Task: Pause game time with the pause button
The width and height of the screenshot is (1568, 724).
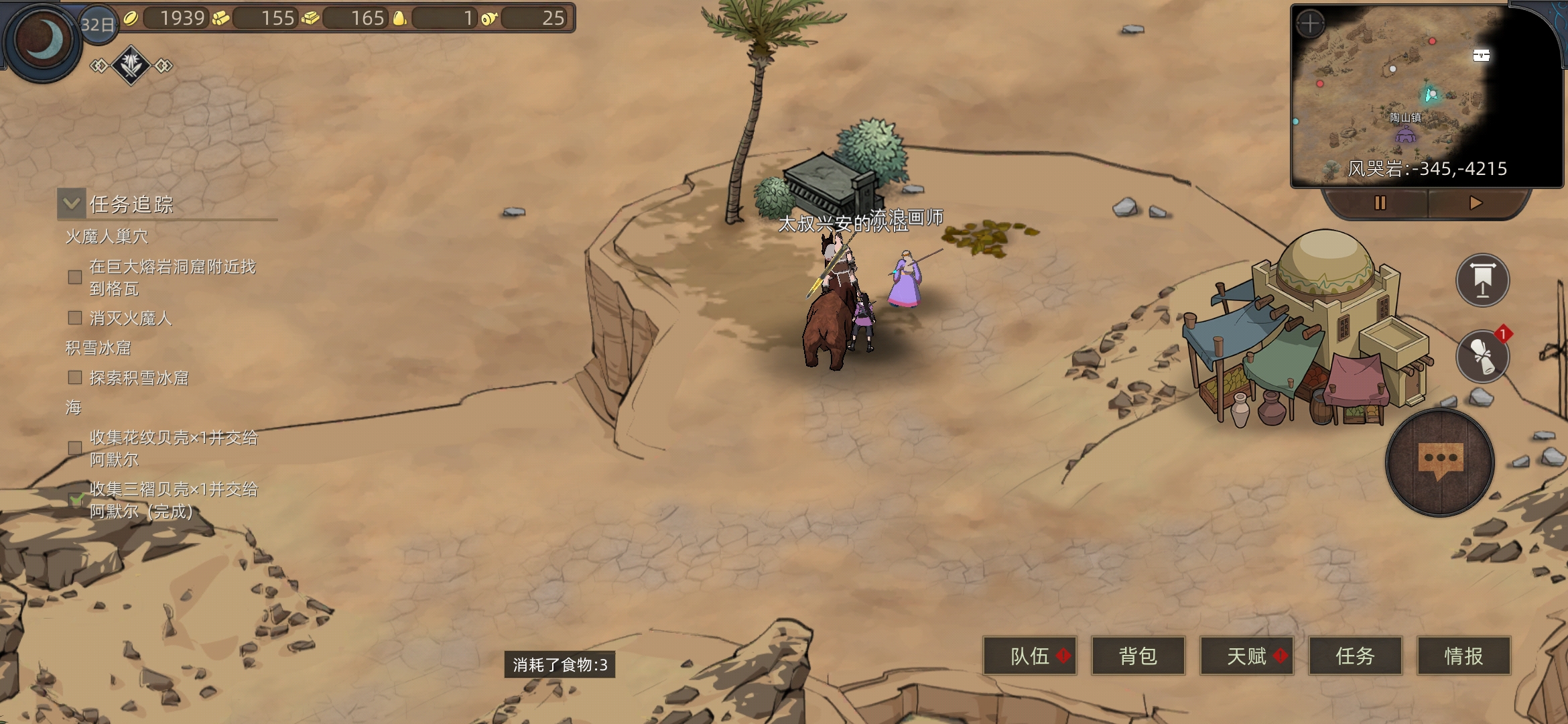Action: click(1380, 202)
